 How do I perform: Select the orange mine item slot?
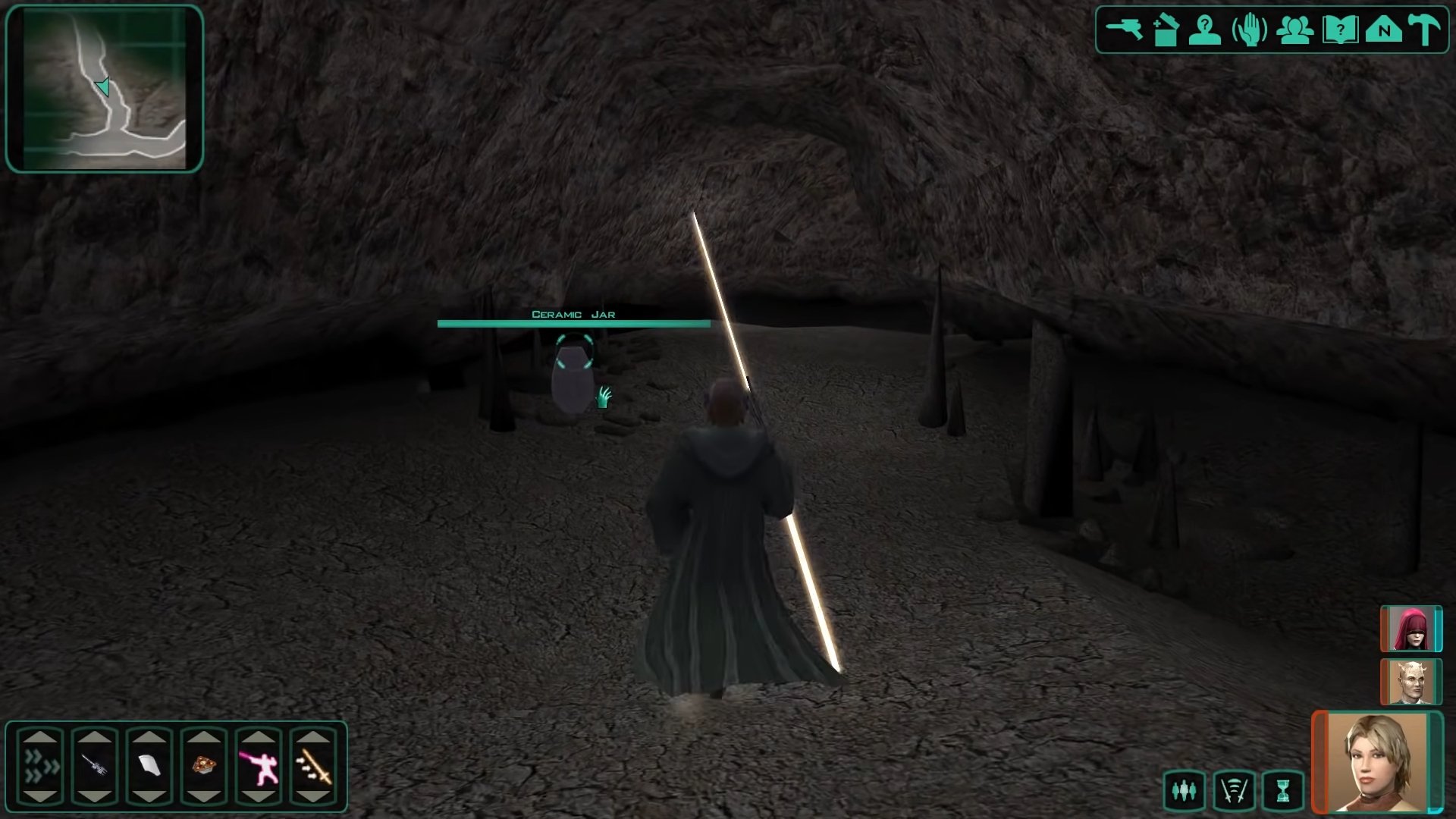[x=204, y=766]
